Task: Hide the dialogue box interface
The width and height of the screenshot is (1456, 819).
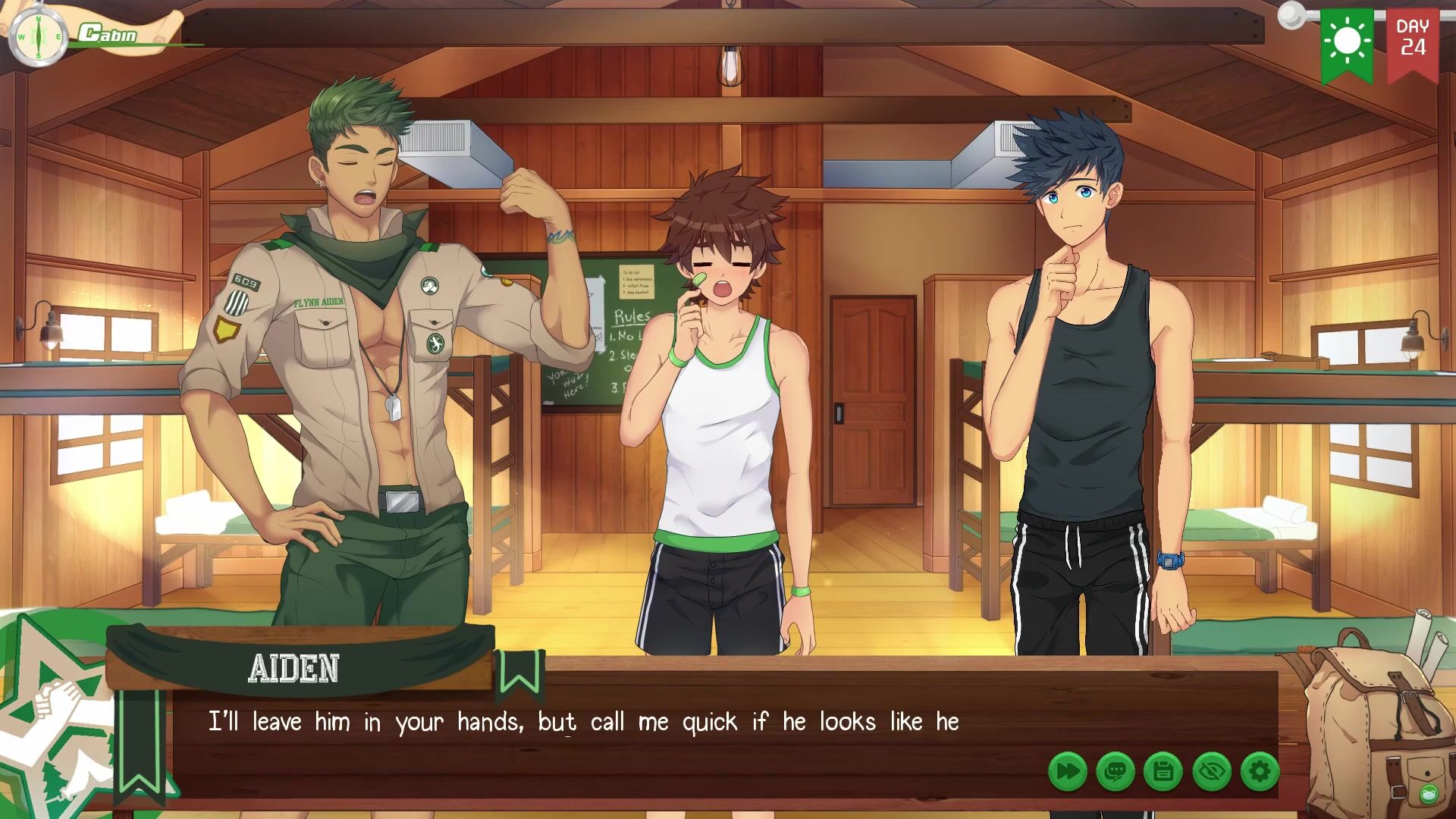Action: click(x=1212, y=772)
